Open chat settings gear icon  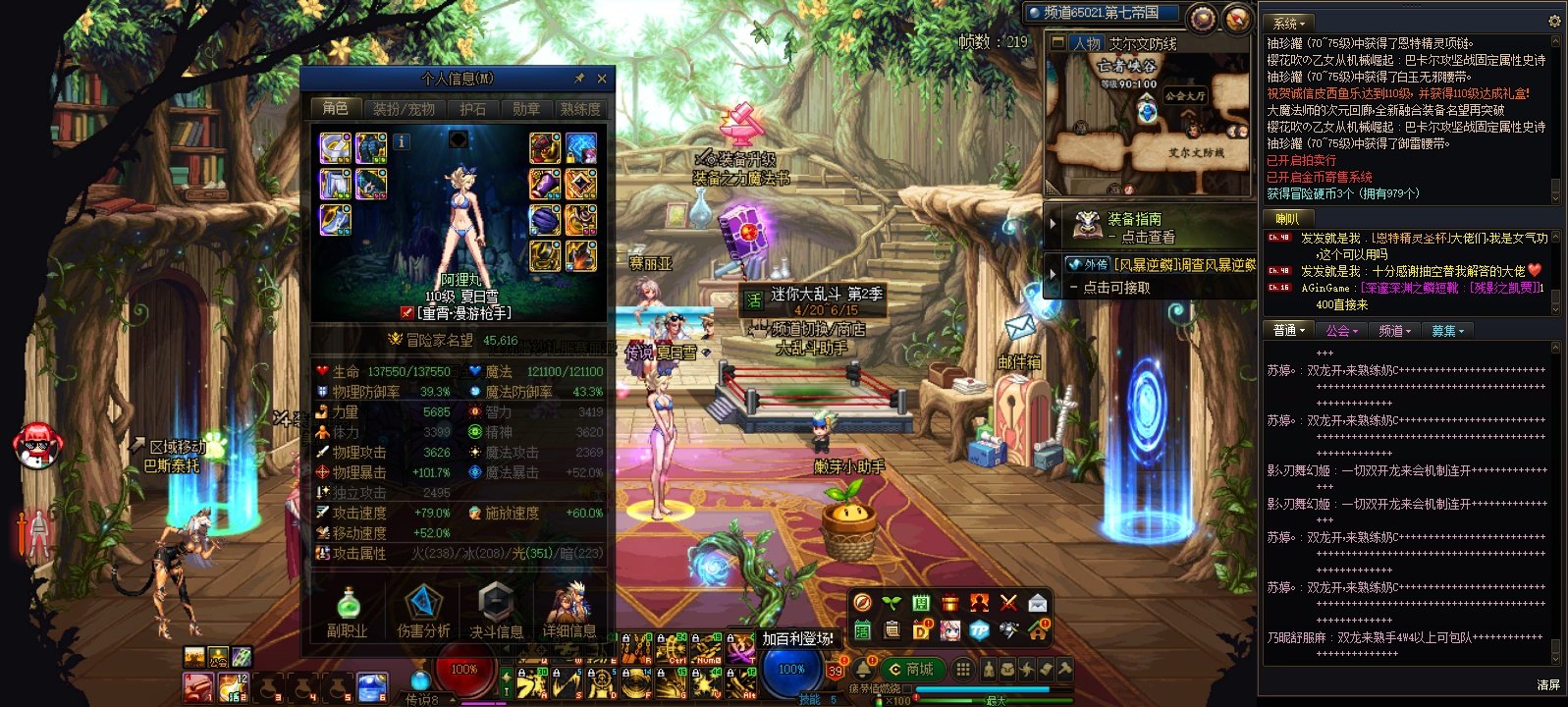point(1554,22)
